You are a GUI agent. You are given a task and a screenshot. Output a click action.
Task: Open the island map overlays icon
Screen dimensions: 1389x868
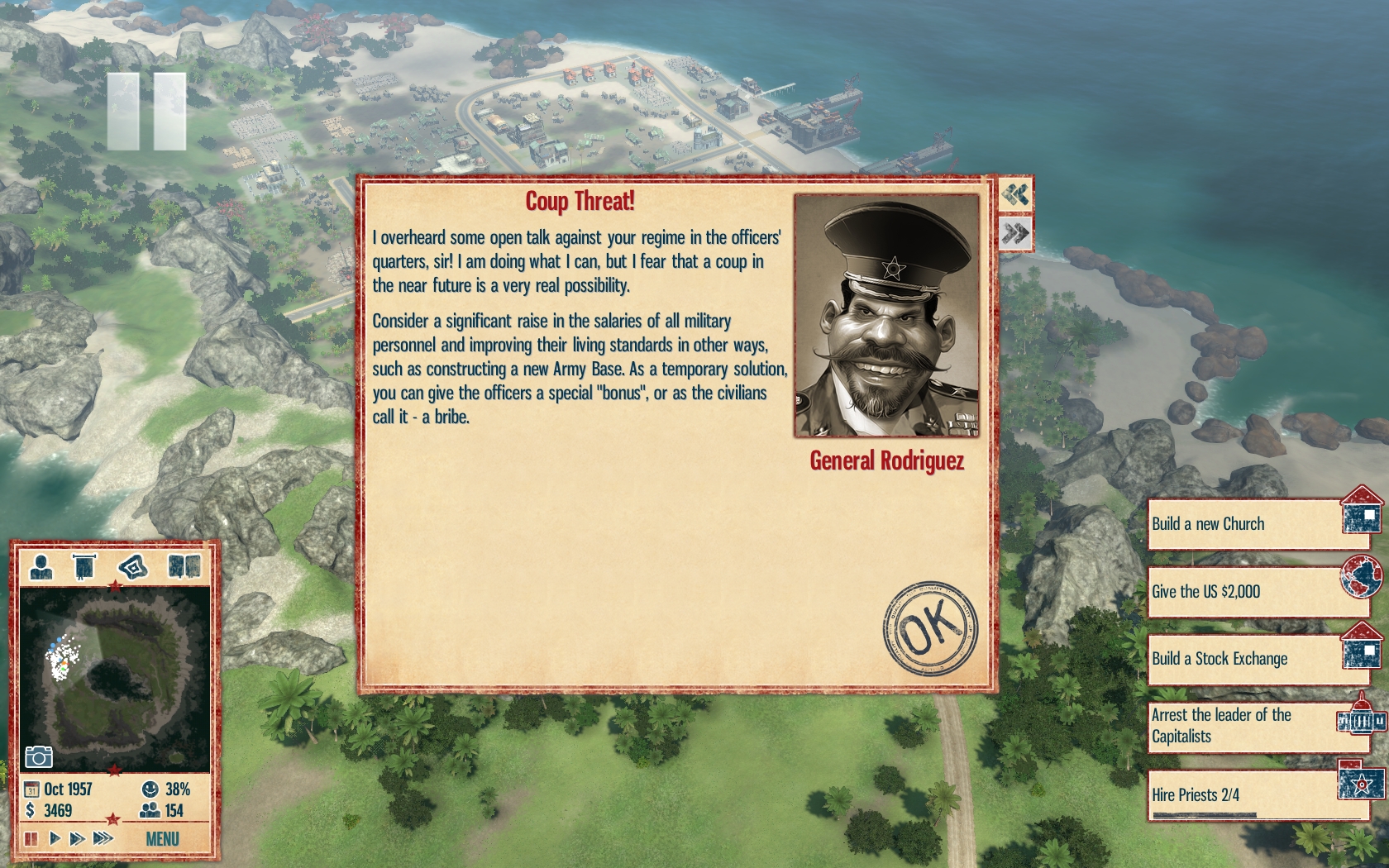[x=133, y=567]
